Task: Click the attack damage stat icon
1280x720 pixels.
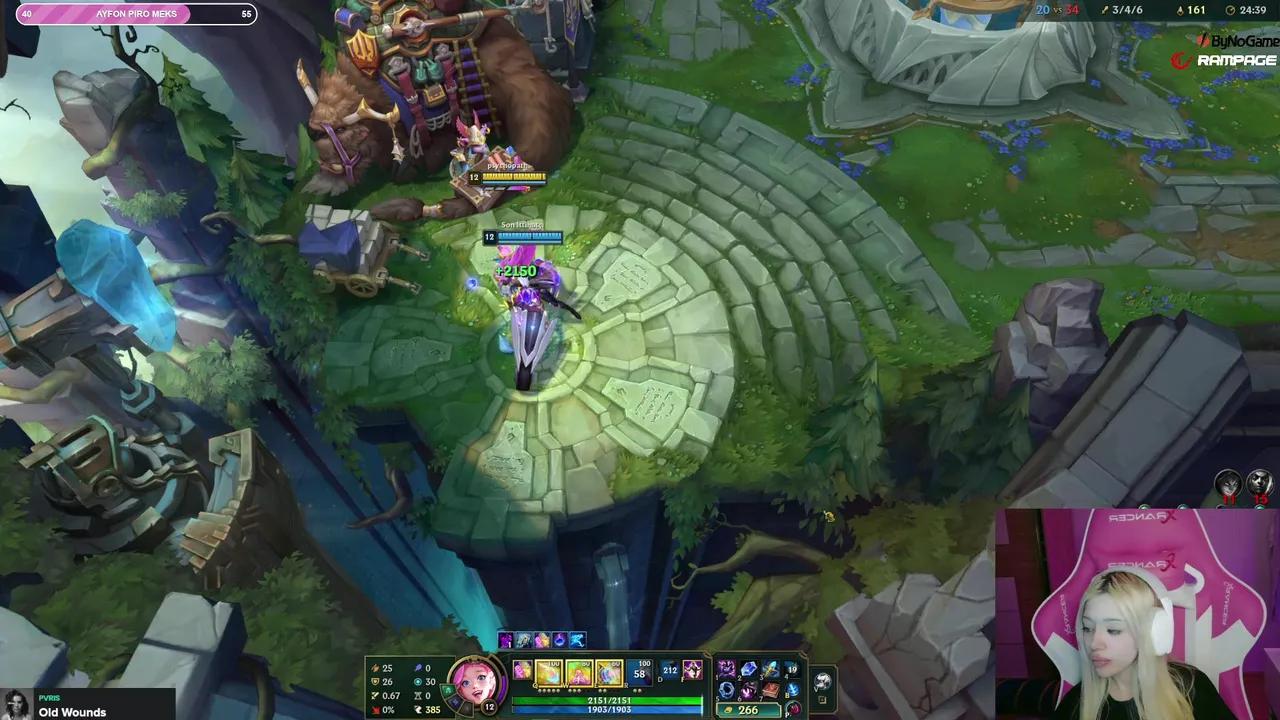Action: tap(376, 667)
